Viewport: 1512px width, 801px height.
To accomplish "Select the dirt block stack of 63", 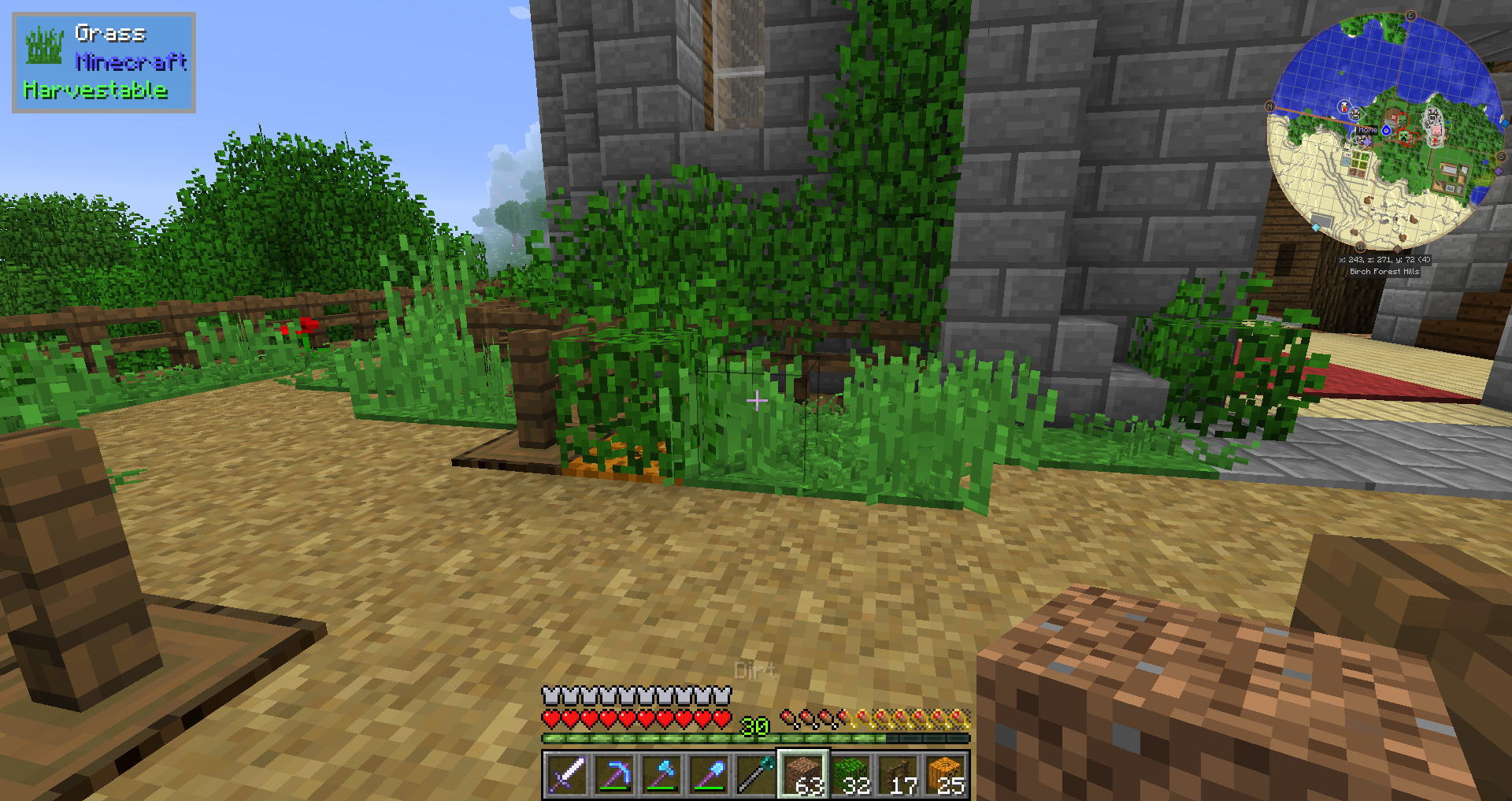I will (x=803, y=774).
